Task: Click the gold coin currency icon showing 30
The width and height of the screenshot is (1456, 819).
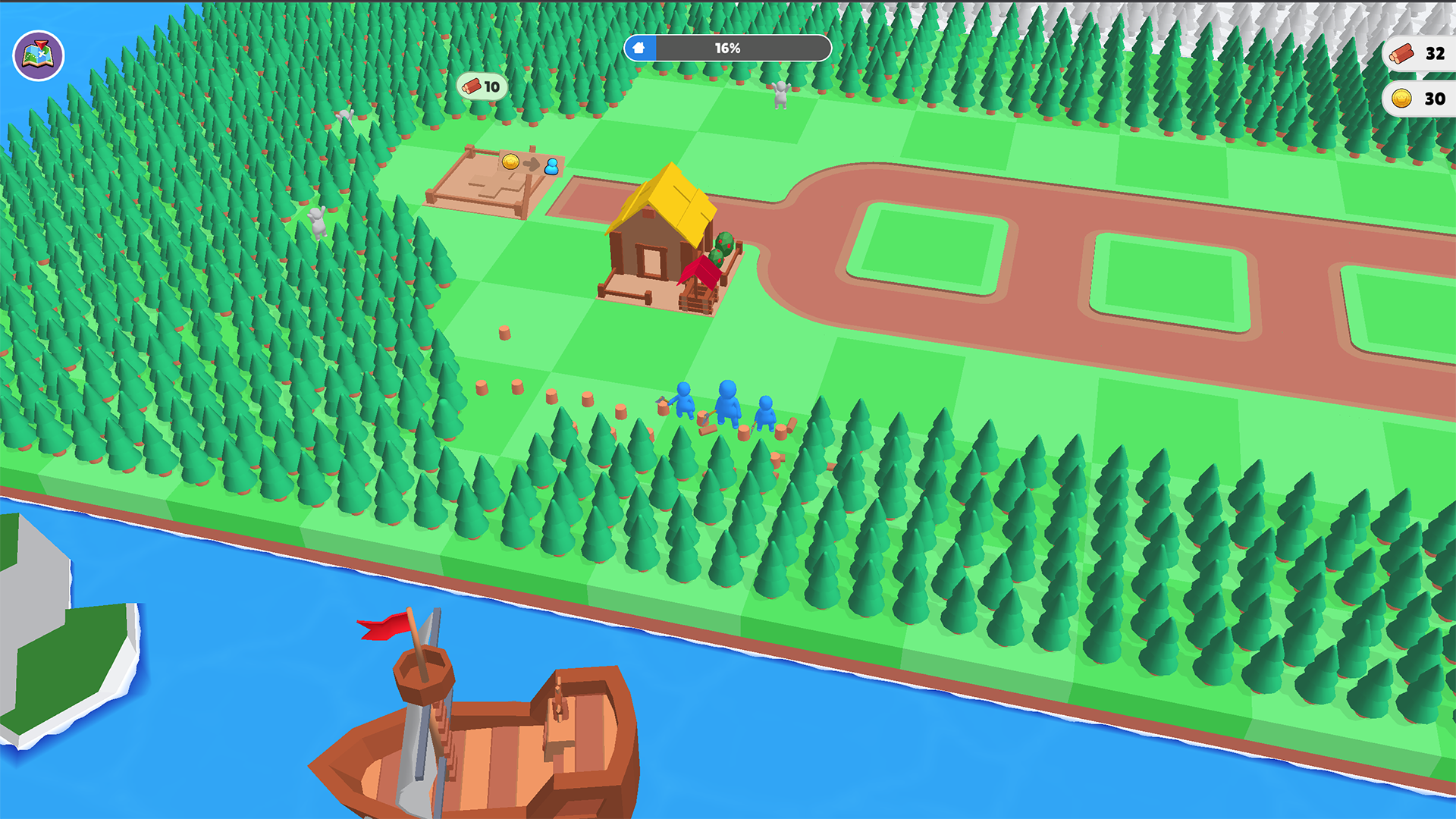Action: (1404, 97)
